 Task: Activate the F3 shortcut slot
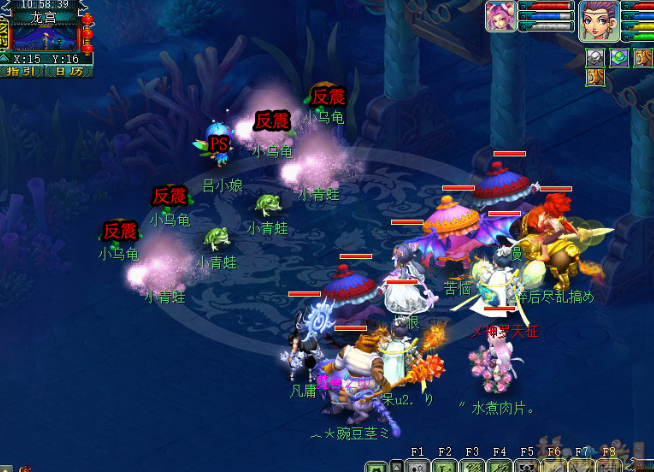(474, 465)
